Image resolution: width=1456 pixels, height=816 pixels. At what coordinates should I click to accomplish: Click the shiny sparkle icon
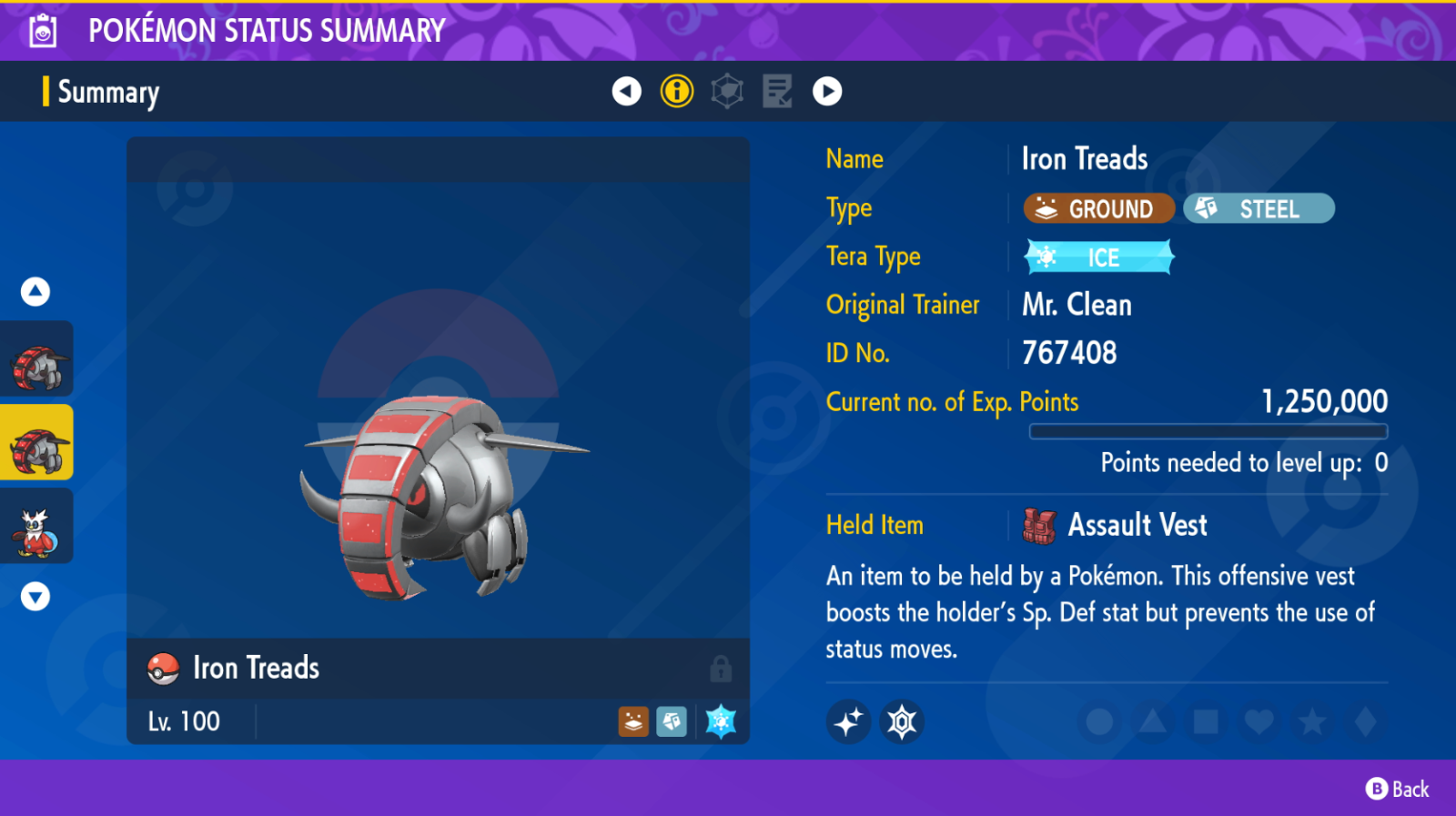pos(848,722)
